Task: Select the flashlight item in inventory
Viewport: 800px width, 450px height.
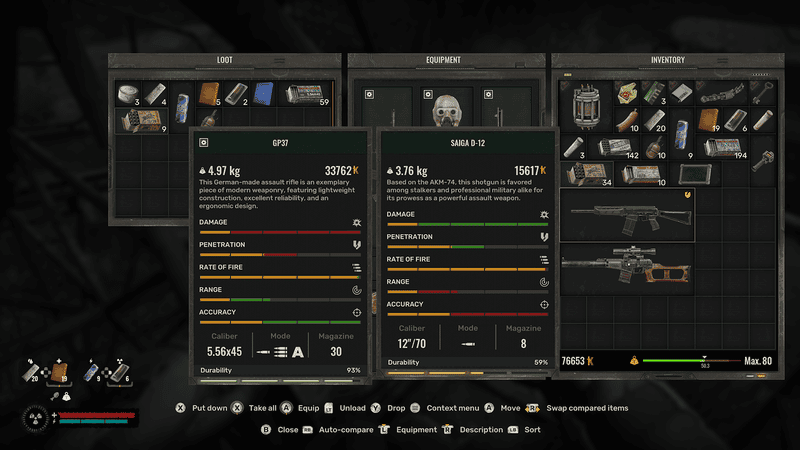Action: (762, 160)
